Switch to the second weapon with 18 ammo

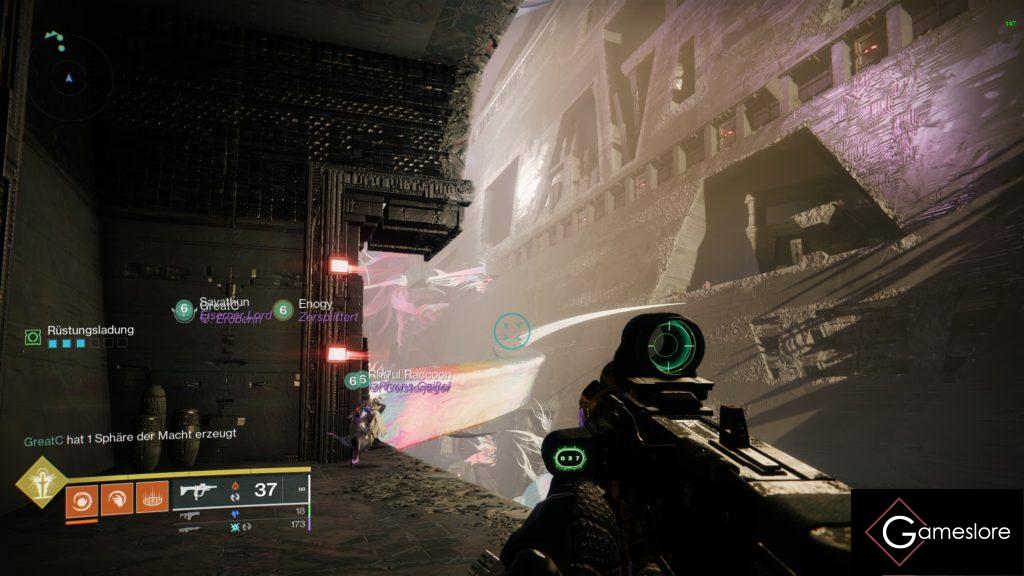tap(190, 515)
